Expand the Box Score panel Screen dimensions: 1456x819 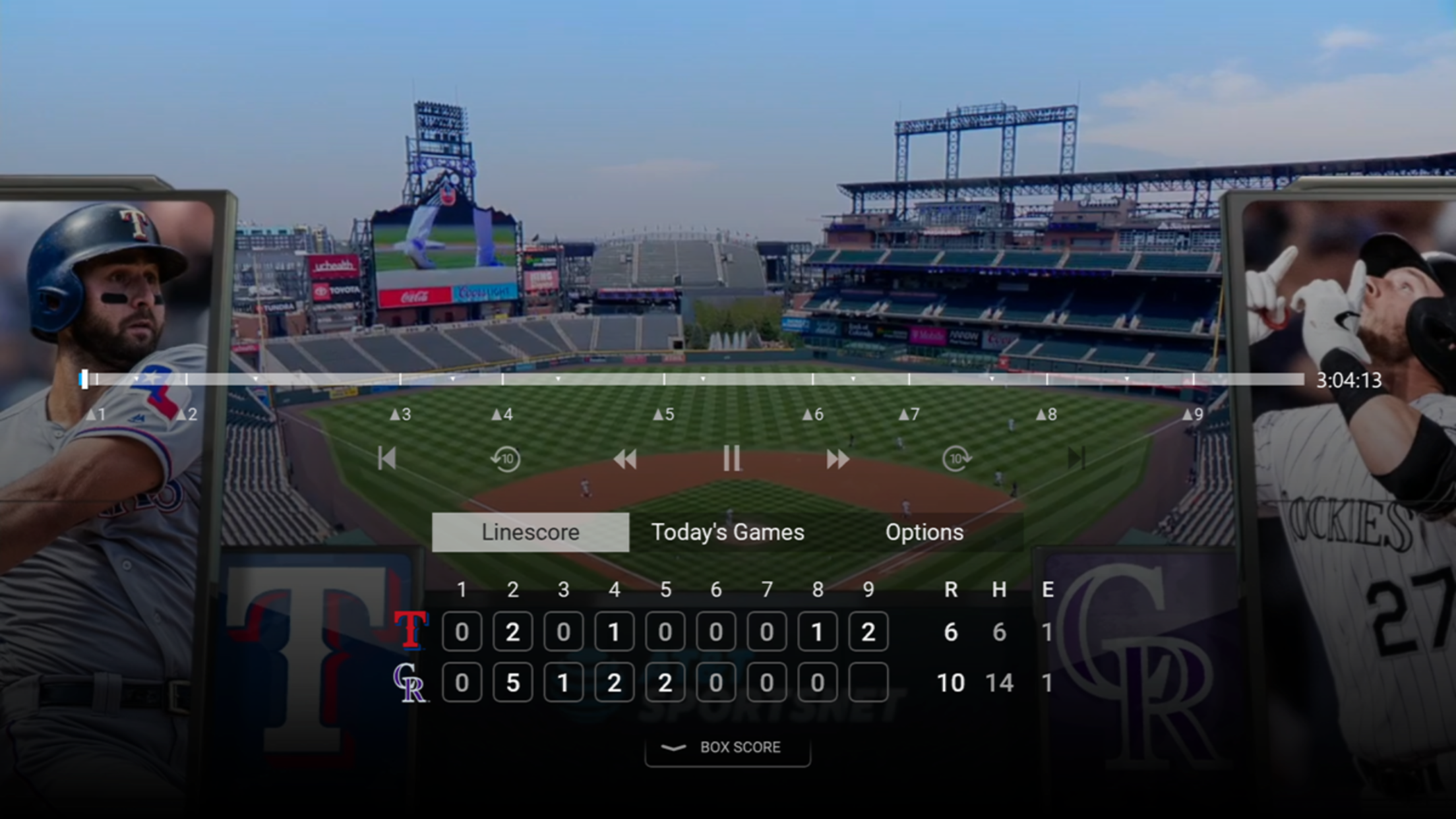(x=727, y=747)
